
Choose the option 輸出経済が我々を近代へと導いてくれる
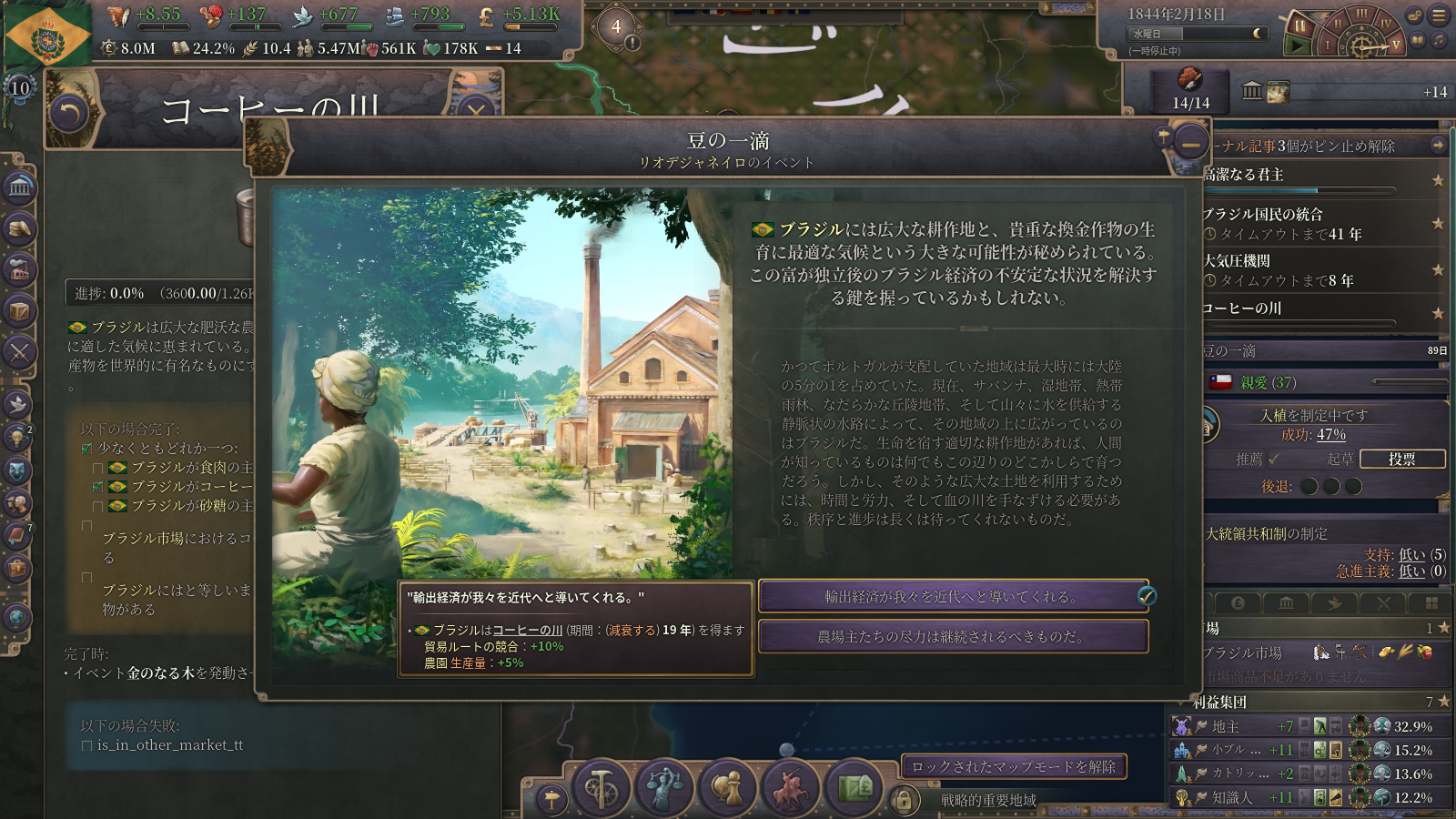(953, 596)
